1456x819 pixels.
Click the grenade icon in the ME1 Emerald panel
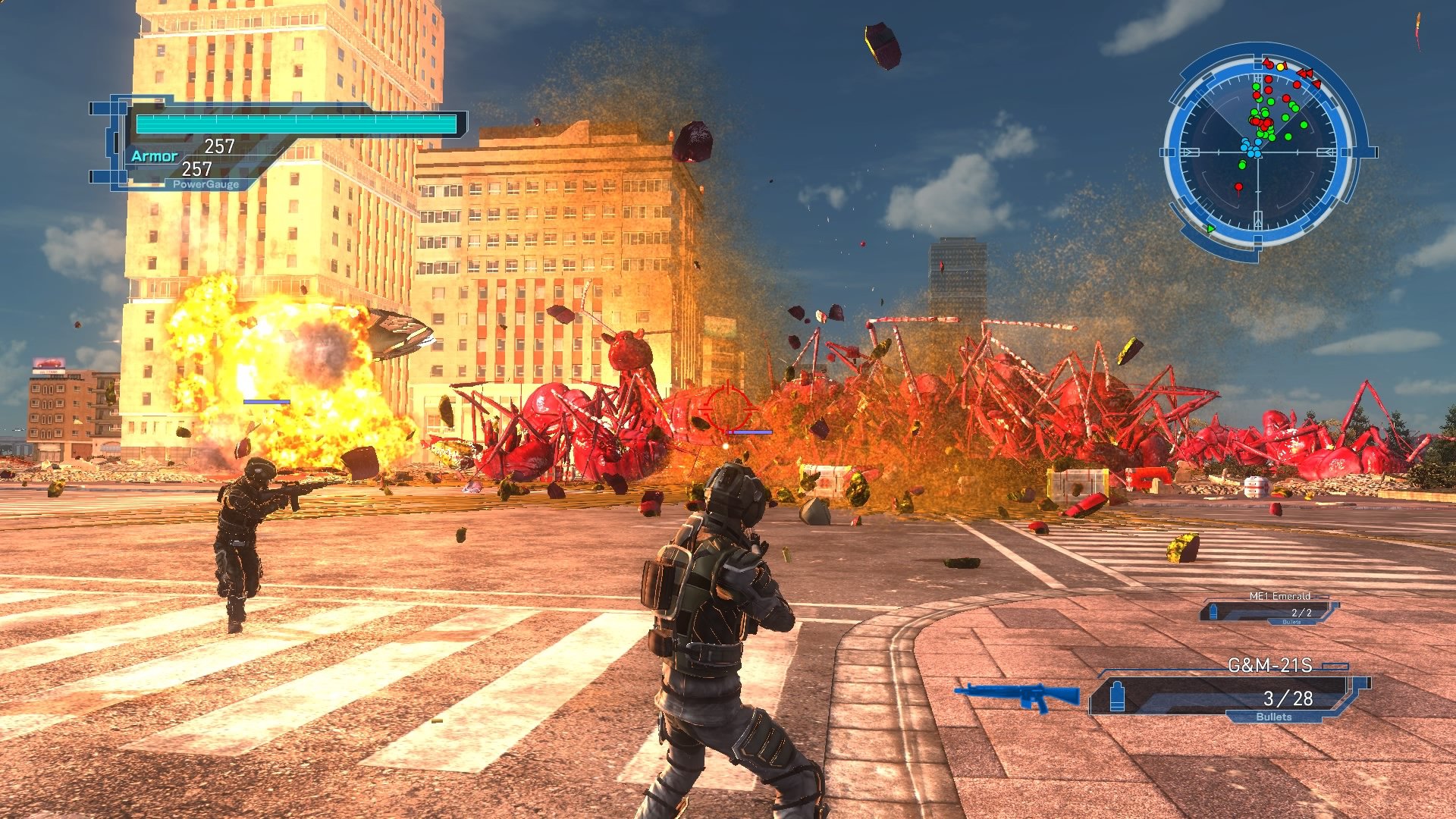pos(1213,612)
